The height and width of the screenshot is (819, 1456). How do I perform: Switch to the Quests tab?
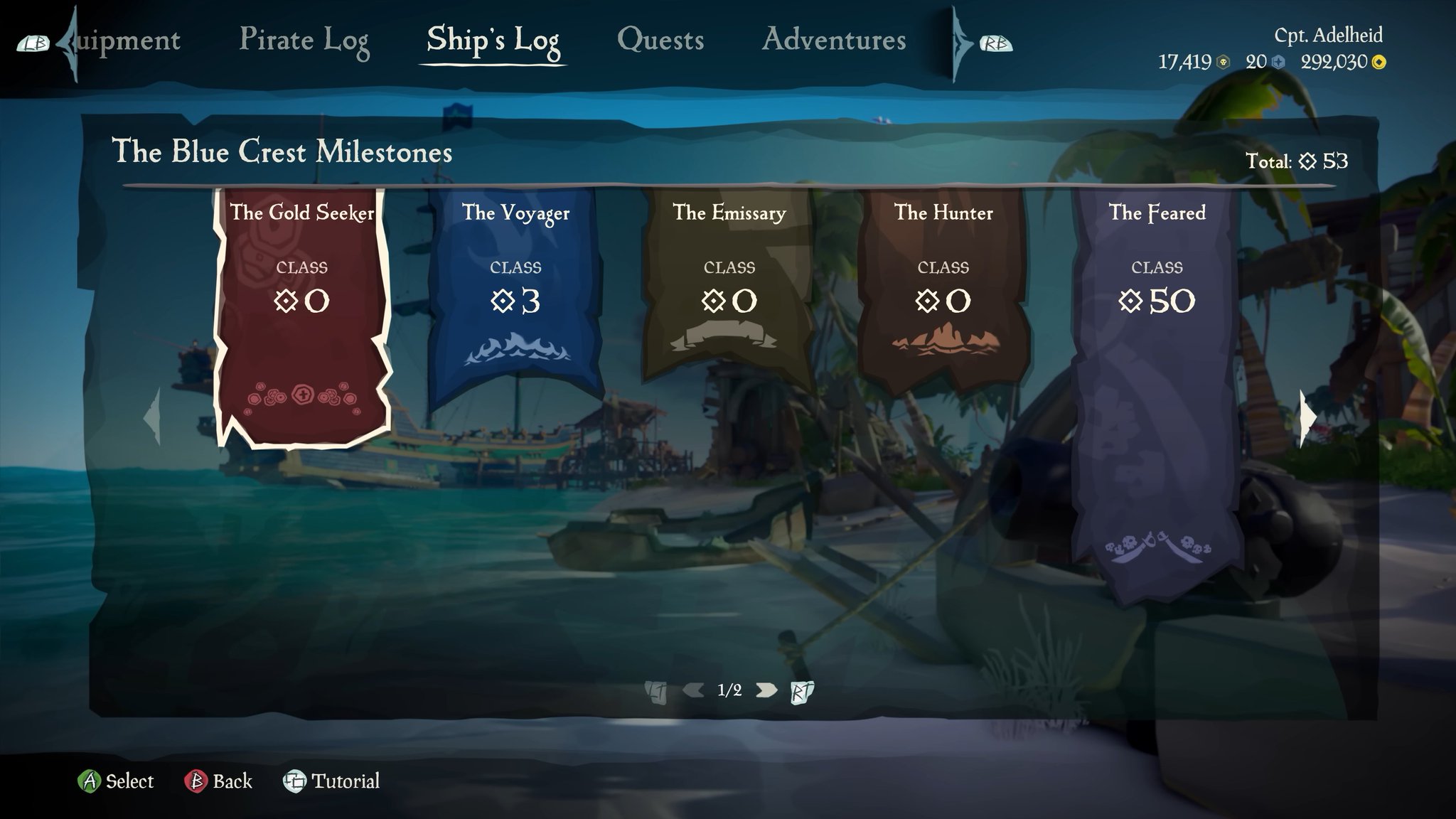[x=661, y=41]
